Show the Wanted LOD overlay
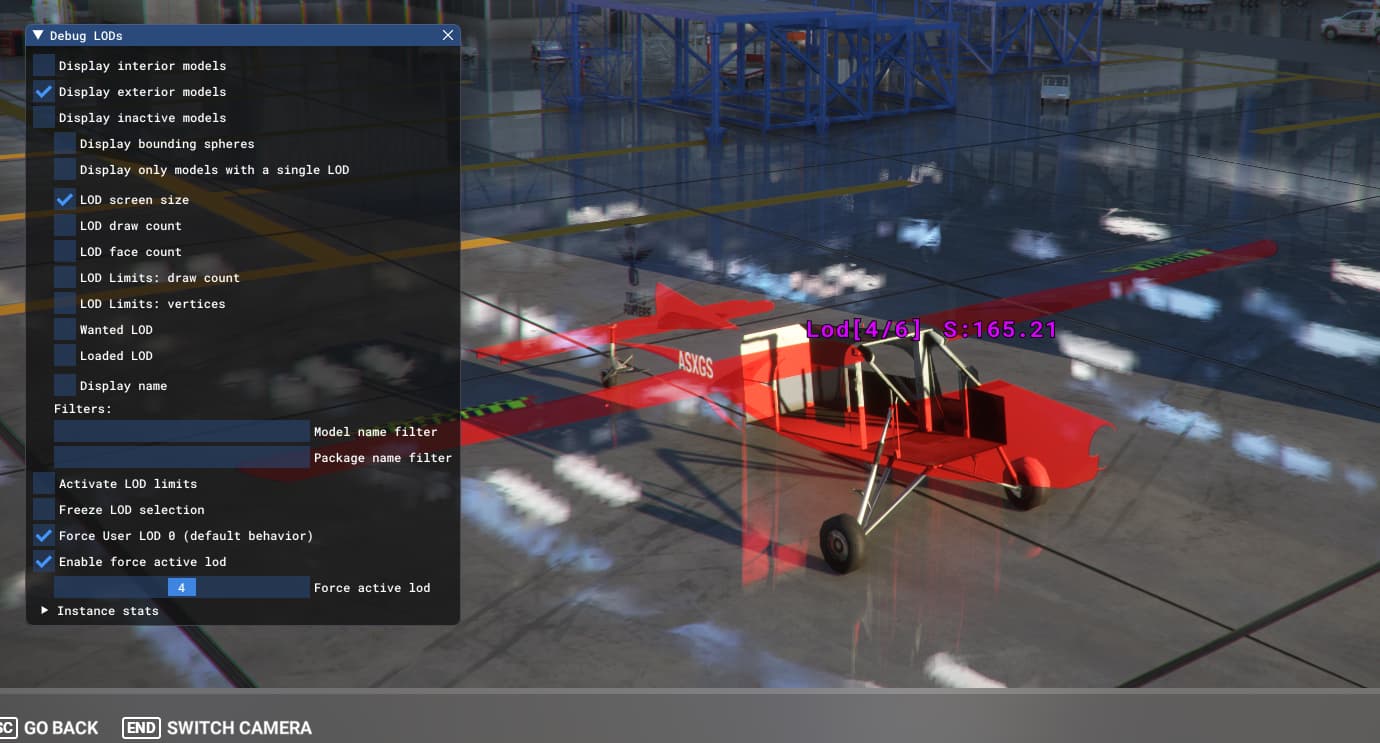The image size is (1380, 743). 65,330
